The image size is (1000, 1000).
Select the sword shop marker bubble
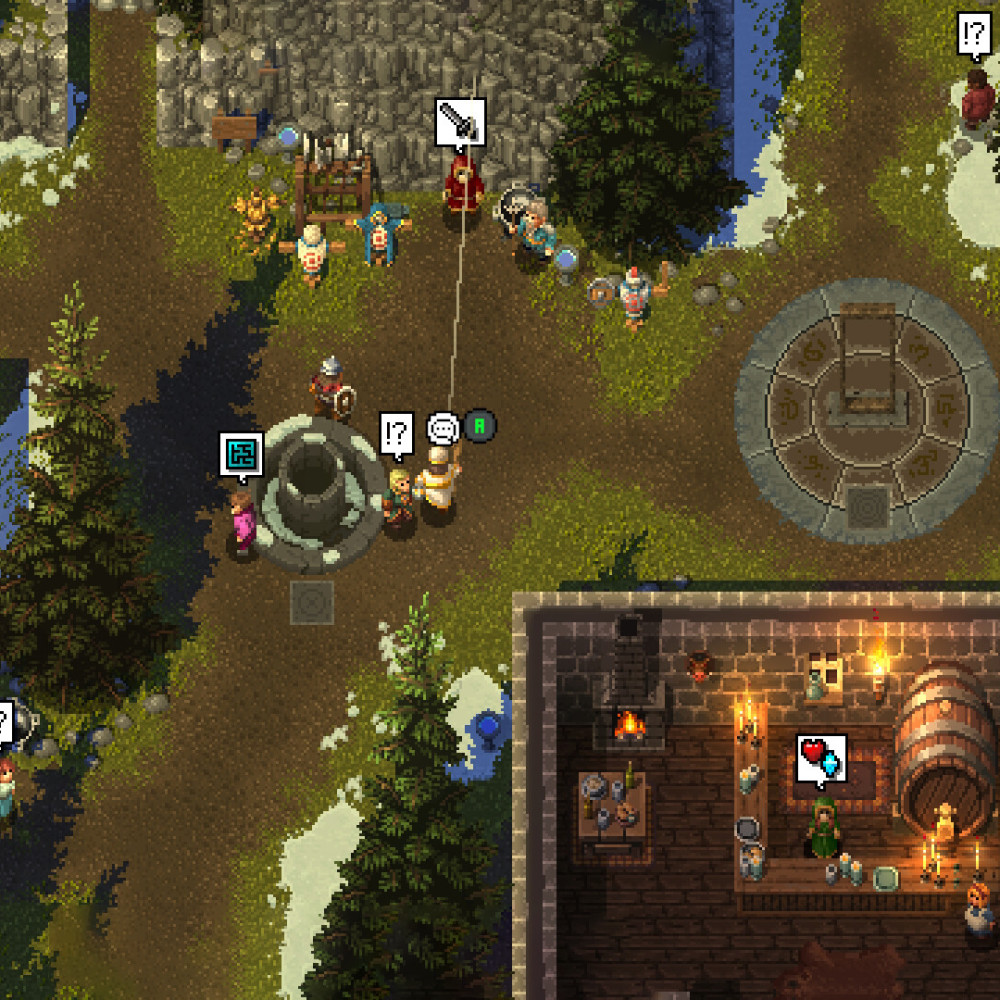point(460,122)
